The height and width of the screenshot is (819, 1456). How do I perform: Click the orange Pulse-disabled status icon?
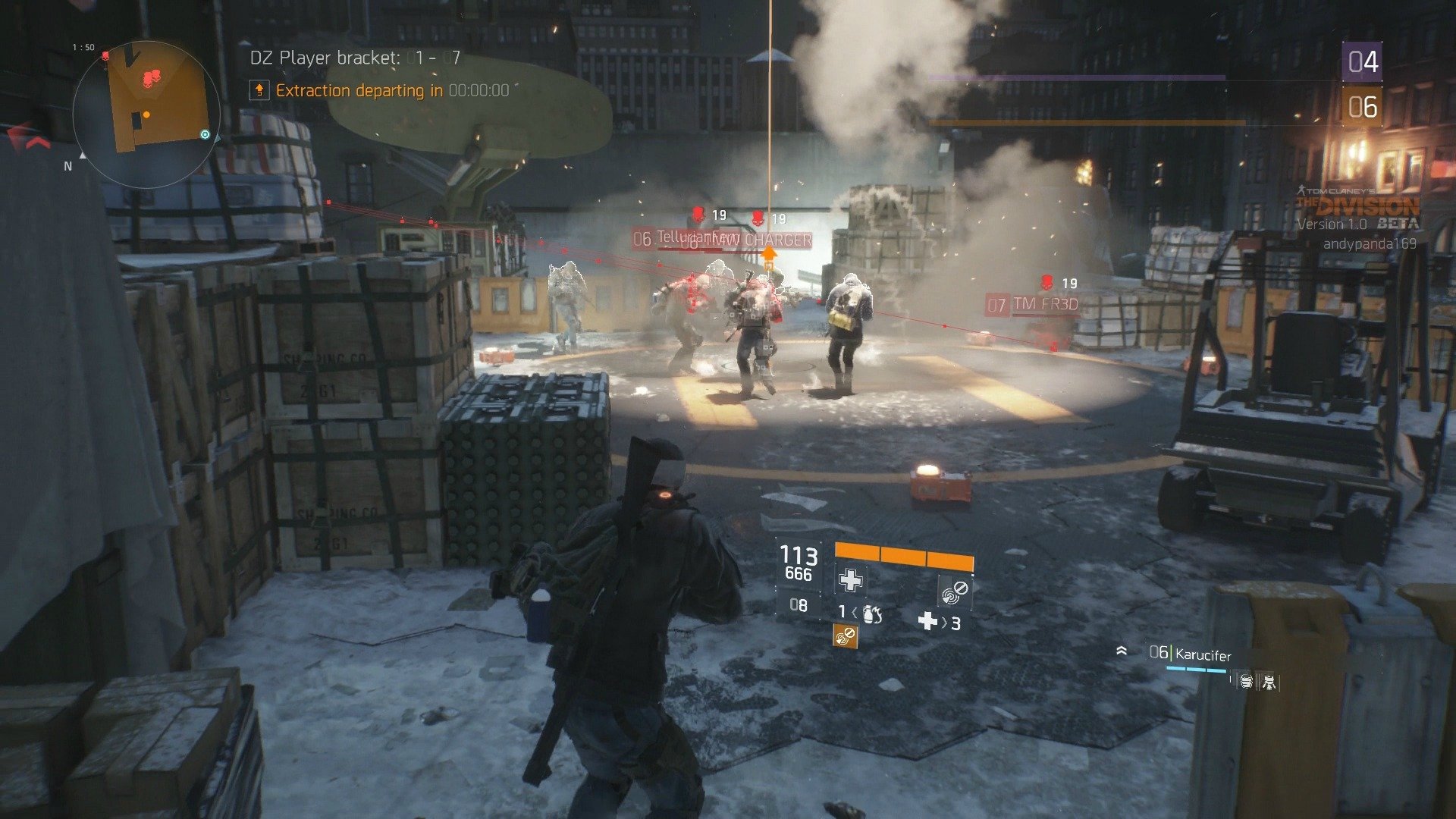[845, 636]
